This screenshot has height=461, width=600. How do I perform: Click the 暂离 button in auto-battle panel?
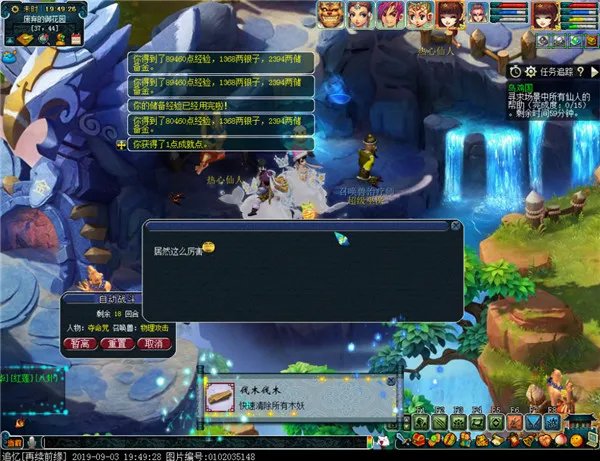pos(81,343)
